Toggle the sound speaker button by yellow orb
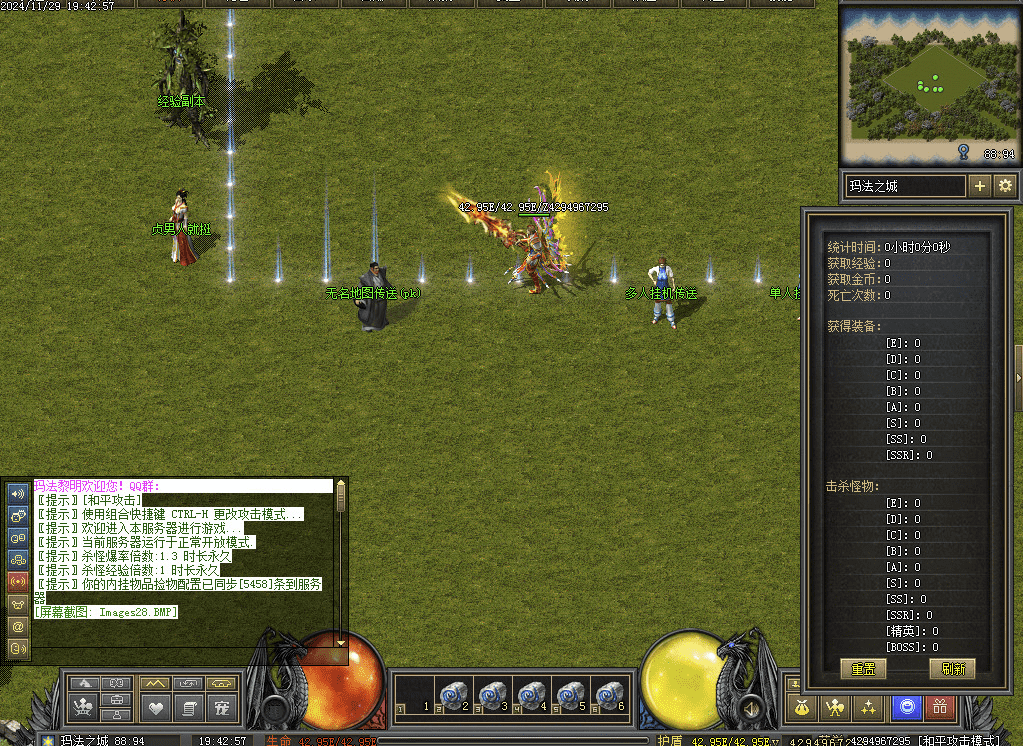 point(750,709)
